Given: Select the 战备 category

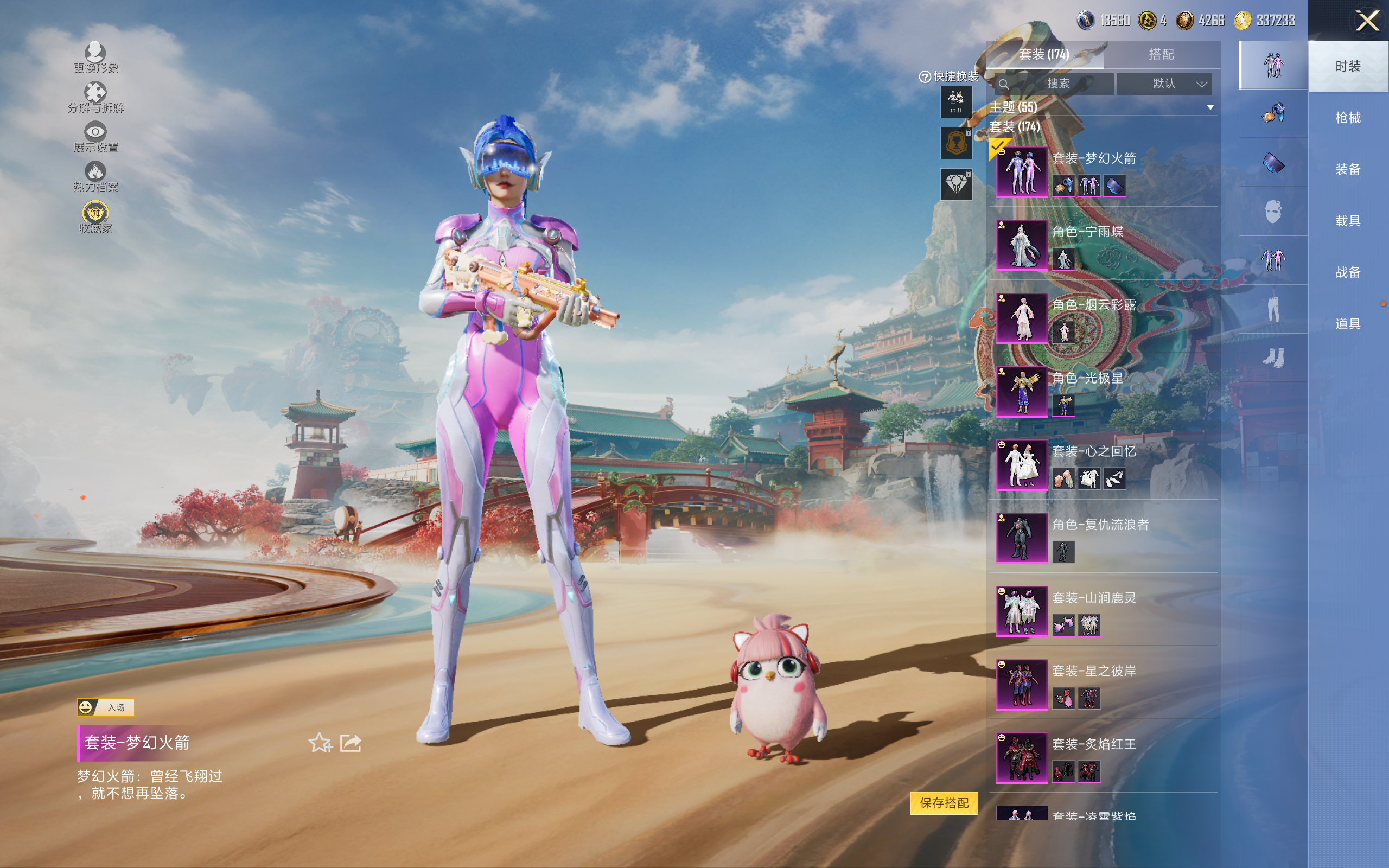Looking at the screenshot, I should pos(1347,272).
